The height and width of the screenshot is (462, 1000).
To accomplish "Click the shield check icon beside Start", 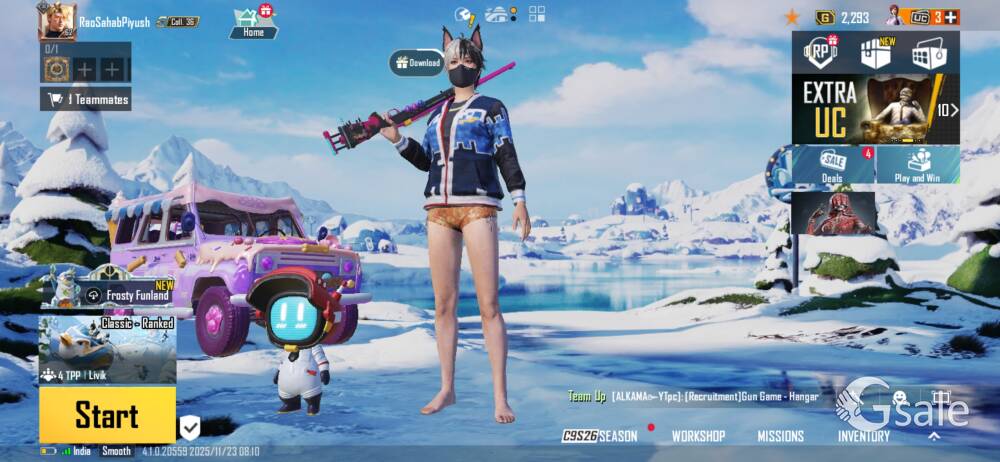I will [x=190, y=427].
